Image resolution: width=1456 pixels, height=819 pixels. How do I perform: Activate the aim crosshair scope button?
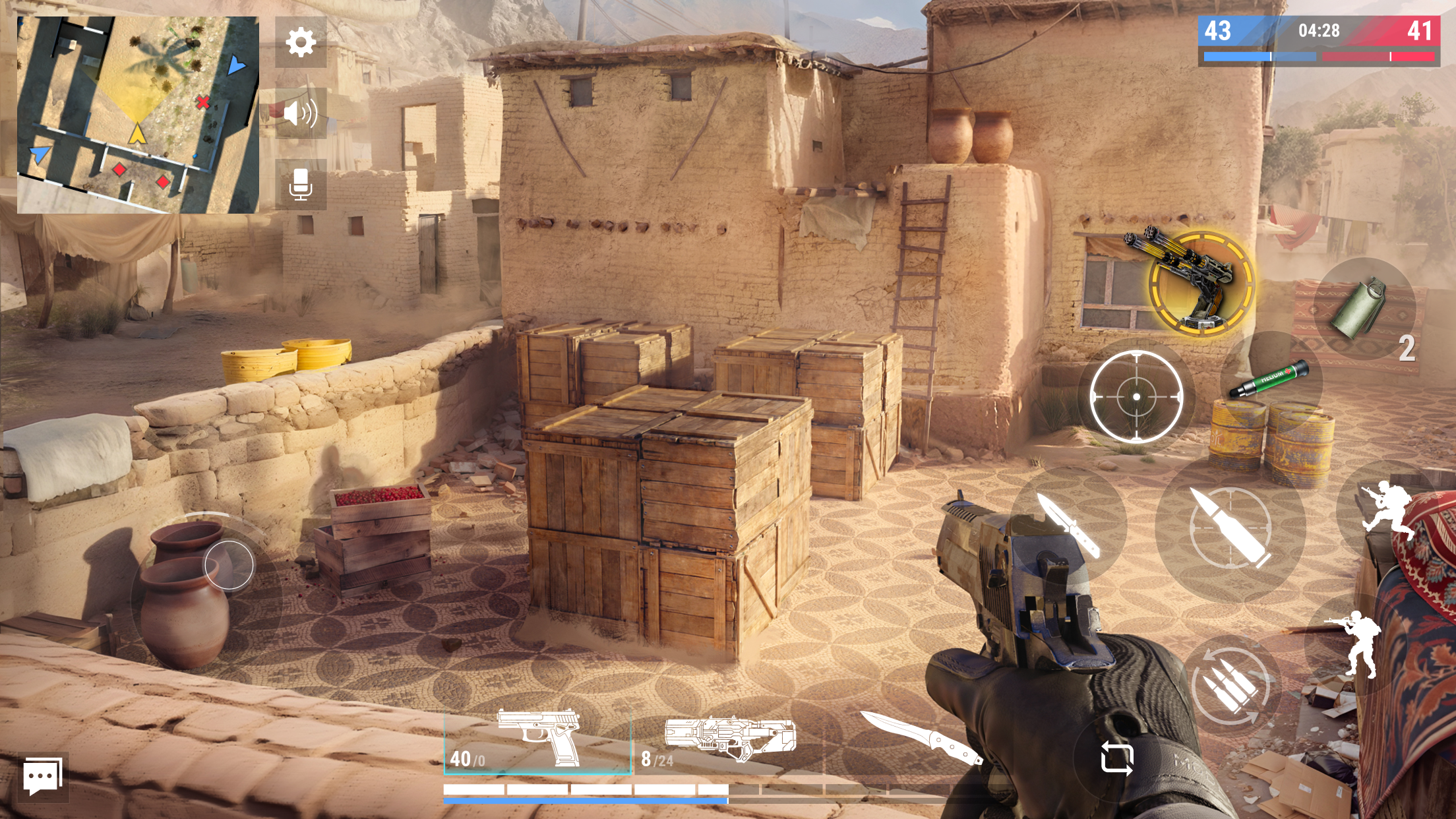click(x=1136, y=396)
